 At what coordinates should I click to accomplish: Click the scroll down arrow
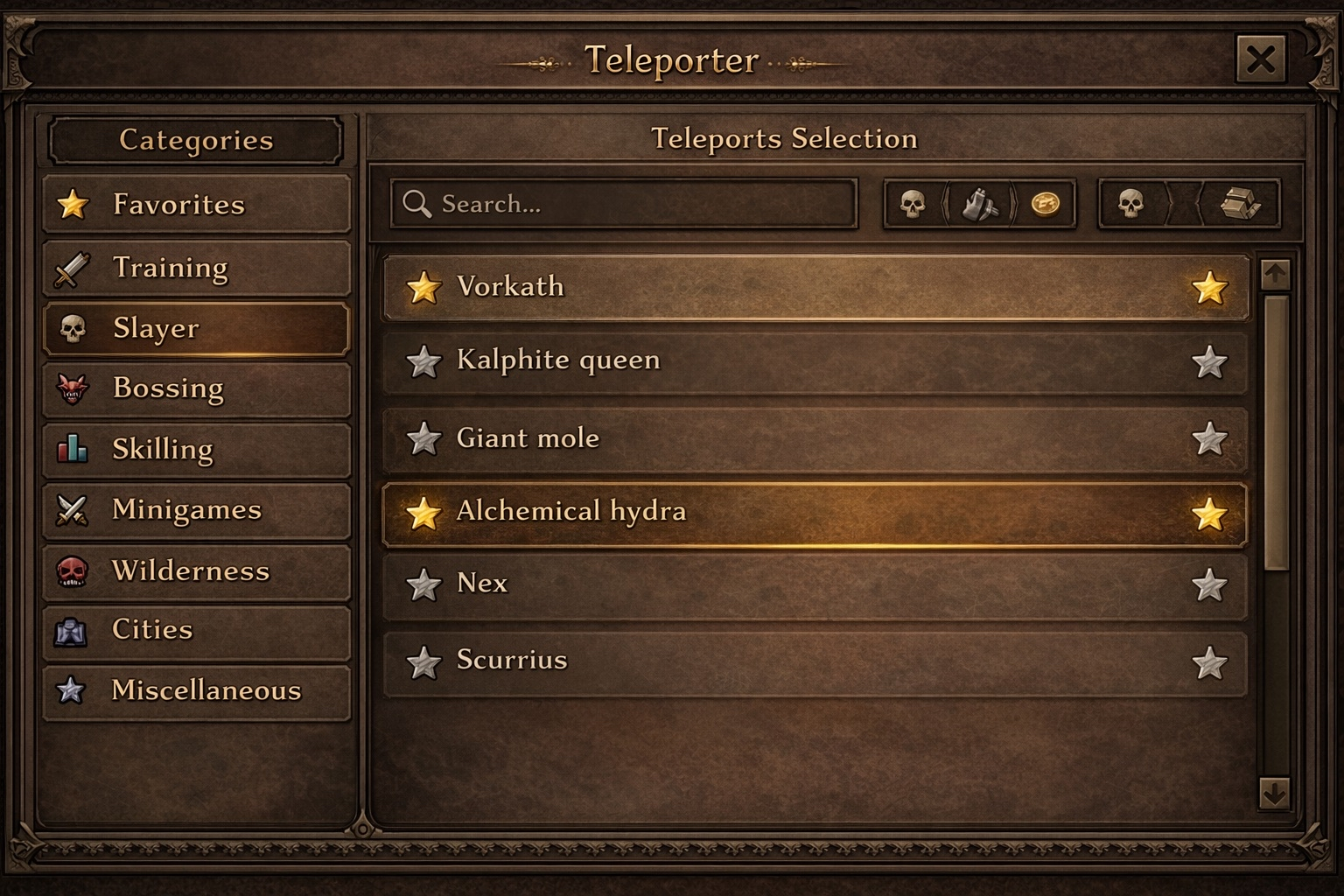(1274, 793)
